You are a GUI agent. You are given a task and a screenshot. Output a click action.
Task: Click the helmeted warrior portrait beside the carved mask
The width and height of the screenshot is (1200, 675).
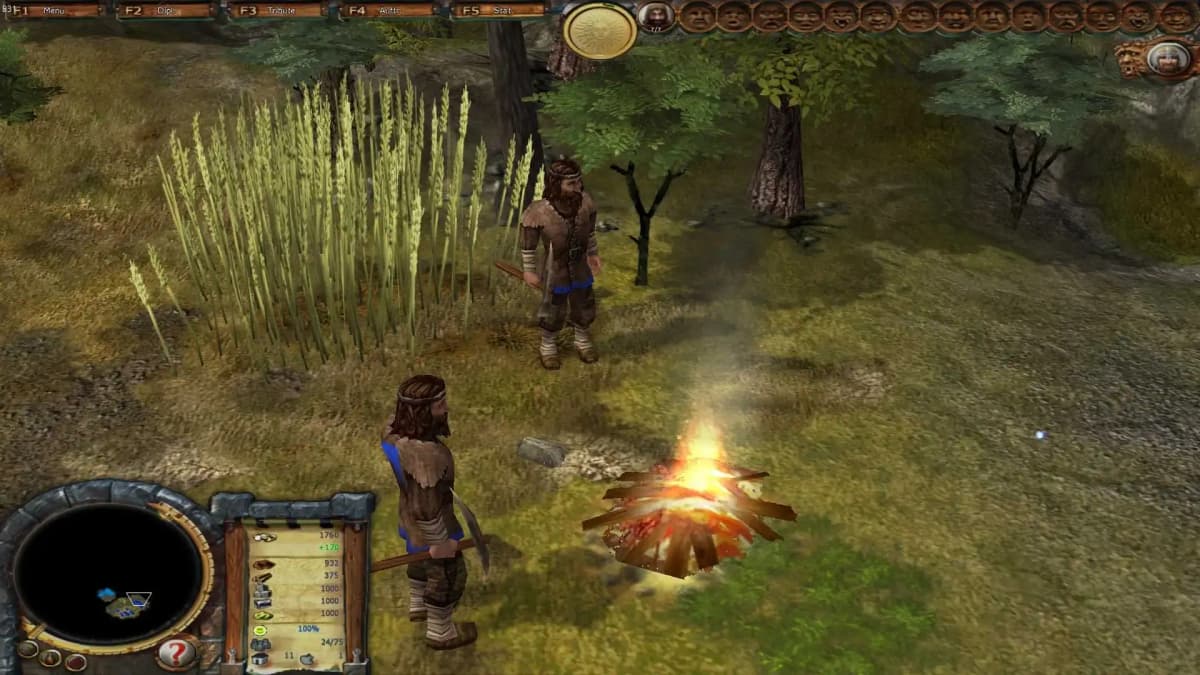pyautogui.click(x=1168, y=58)
